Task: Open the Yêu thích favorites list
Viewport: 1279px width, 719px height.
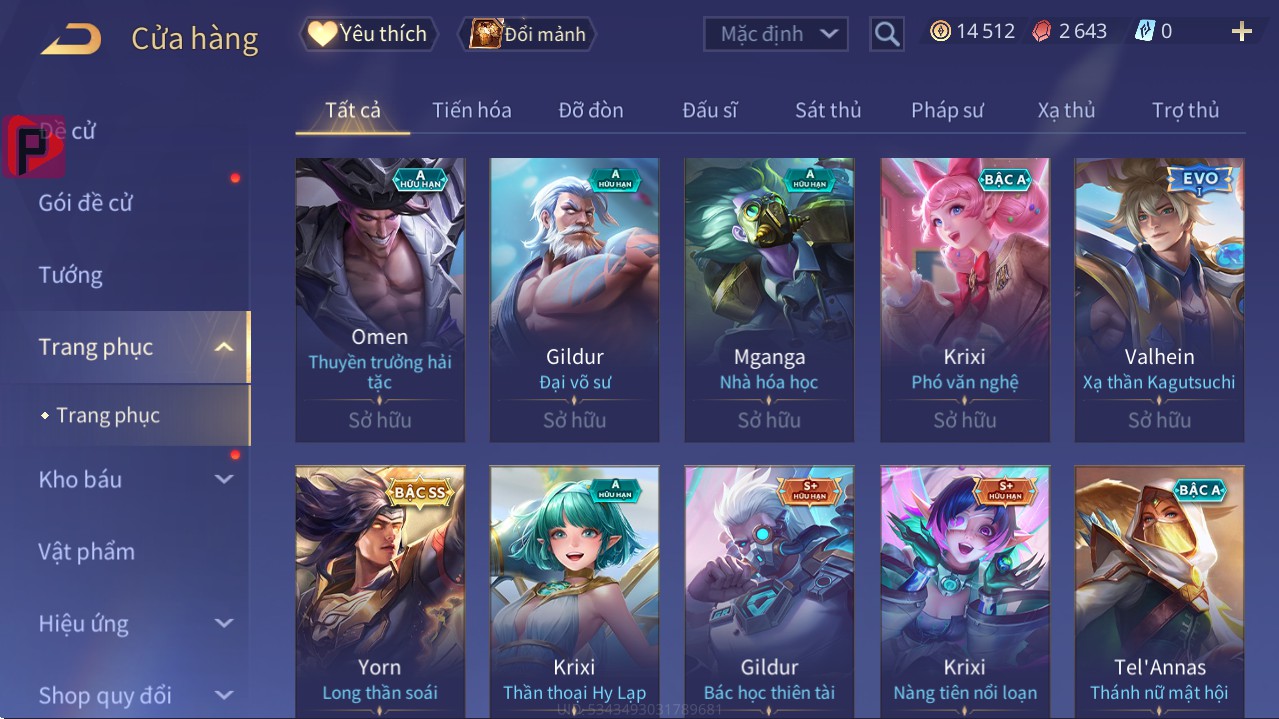Action: [368, 34]
